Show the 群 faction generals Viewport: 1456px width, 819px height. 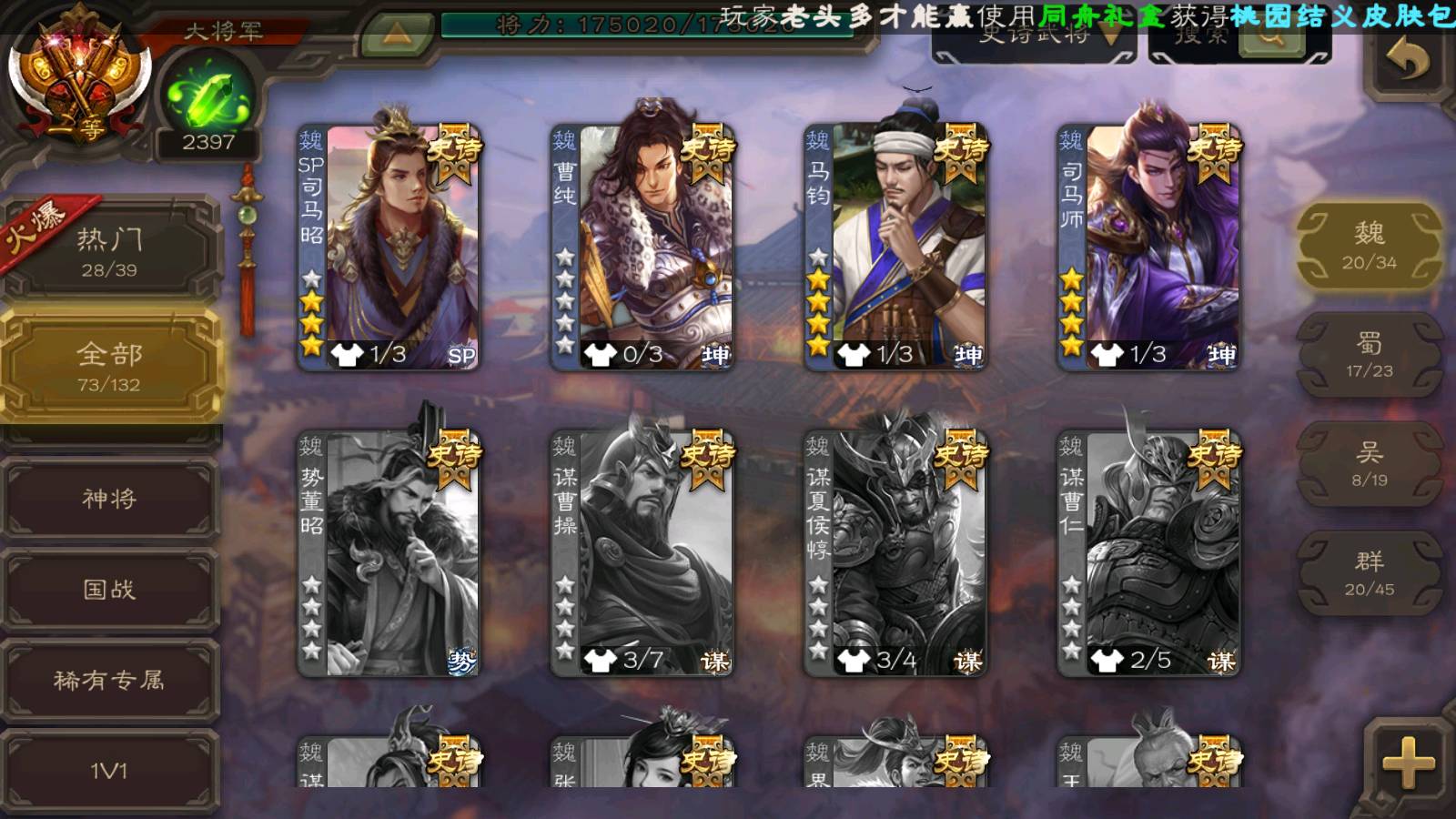(1369, 573)
